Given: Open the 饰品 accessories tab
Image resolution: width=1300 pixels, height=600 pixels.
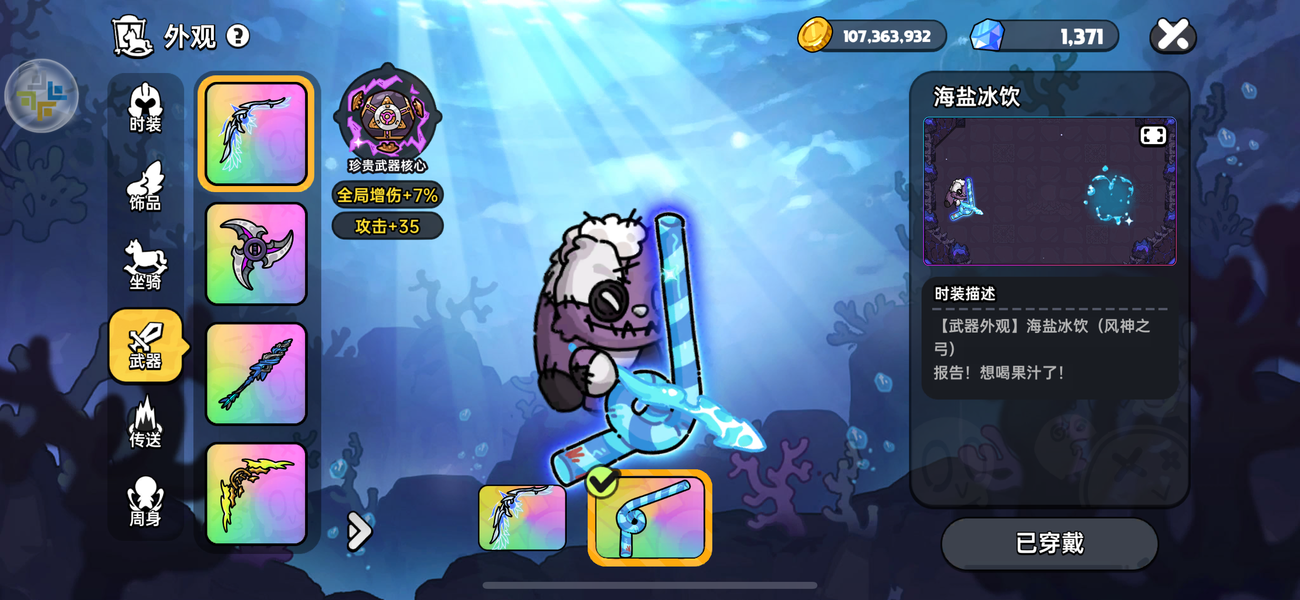Looking at the screenshot, I should (145, 187).
